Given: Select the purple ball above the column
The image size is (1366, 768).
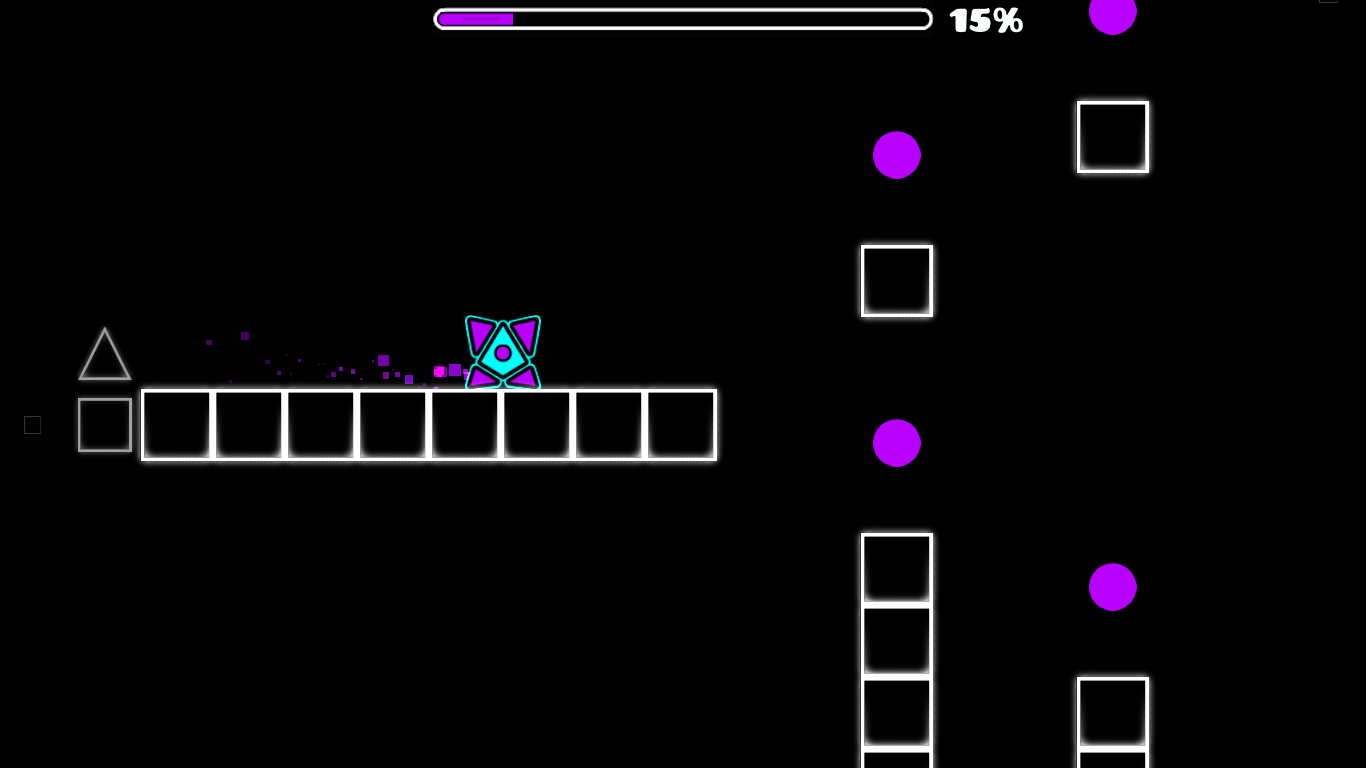Looking at the screenshot, I should tap(896, 155).
